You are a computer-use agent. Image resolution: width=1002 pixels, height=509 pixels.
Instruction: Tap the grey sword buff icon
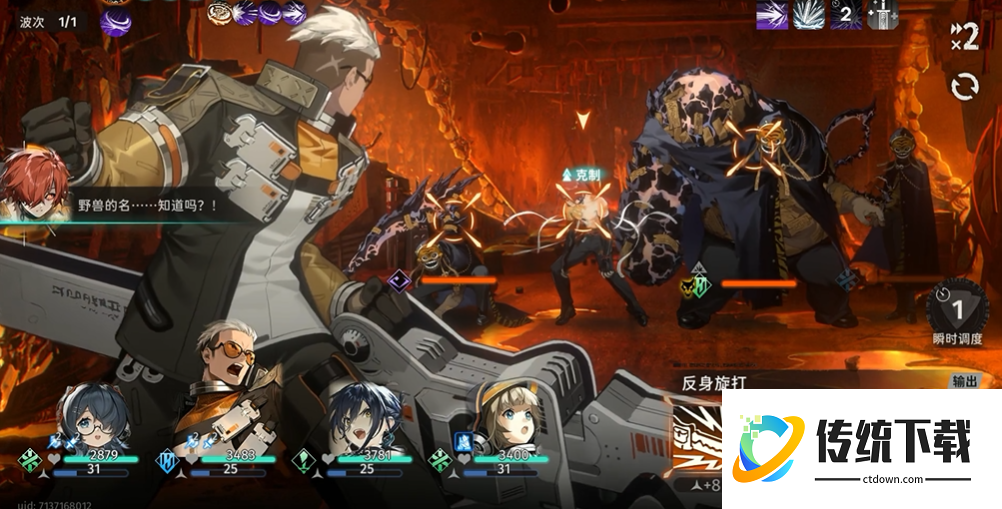pos(883,15)
